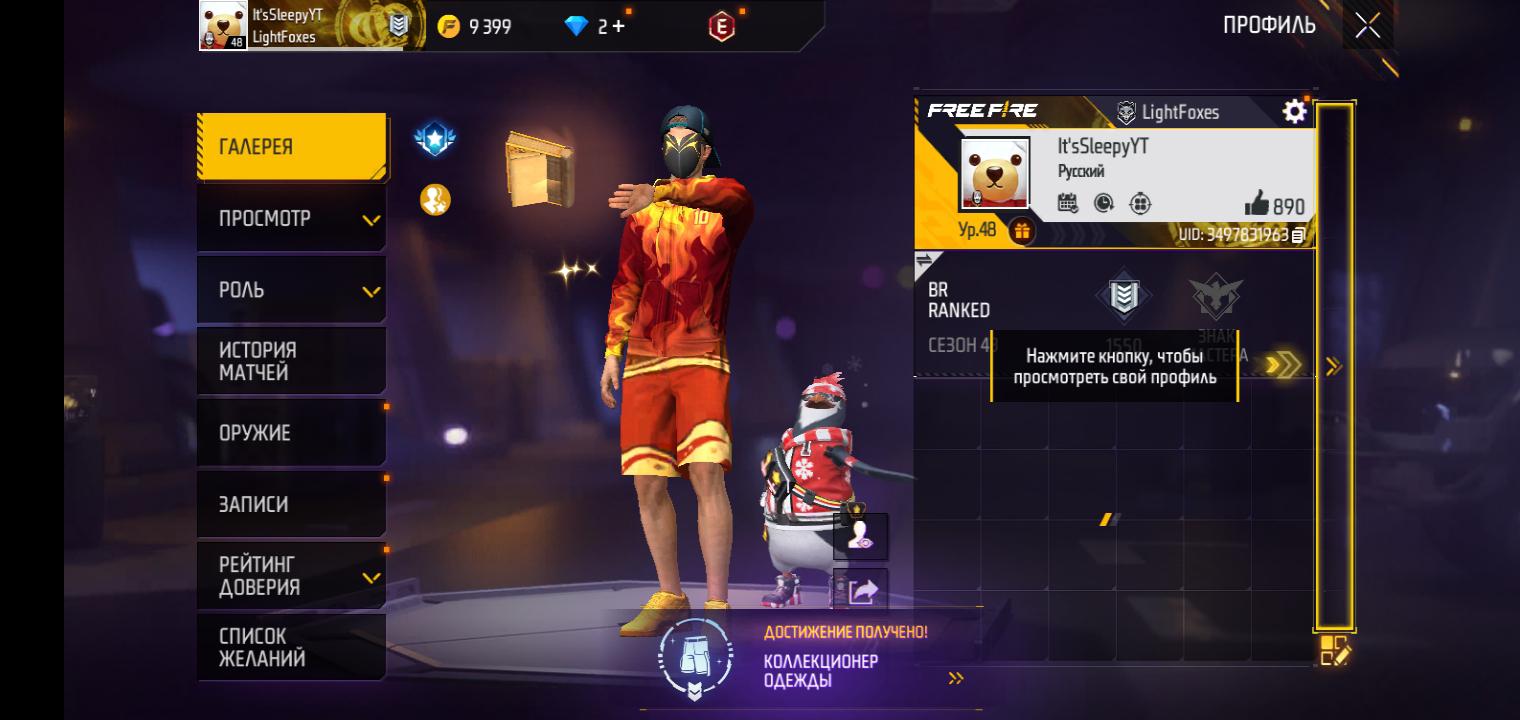Open the Записи section
The image size is (1520, 720).
point(291,504)
